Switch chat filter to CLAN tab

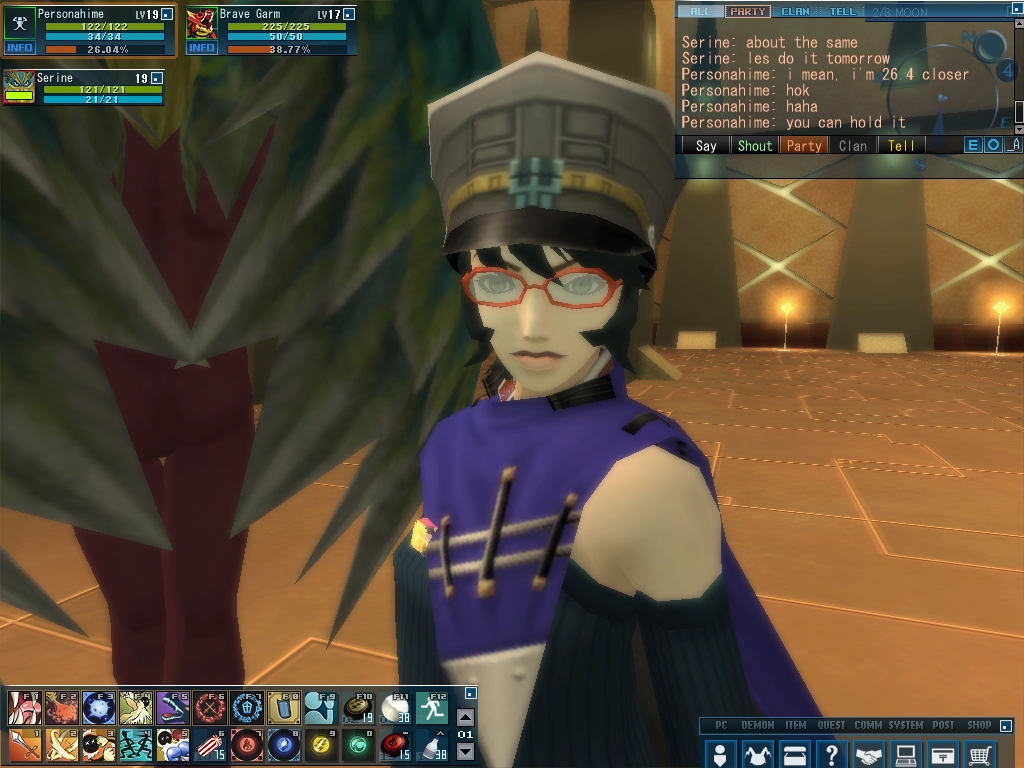click(795, 12)
